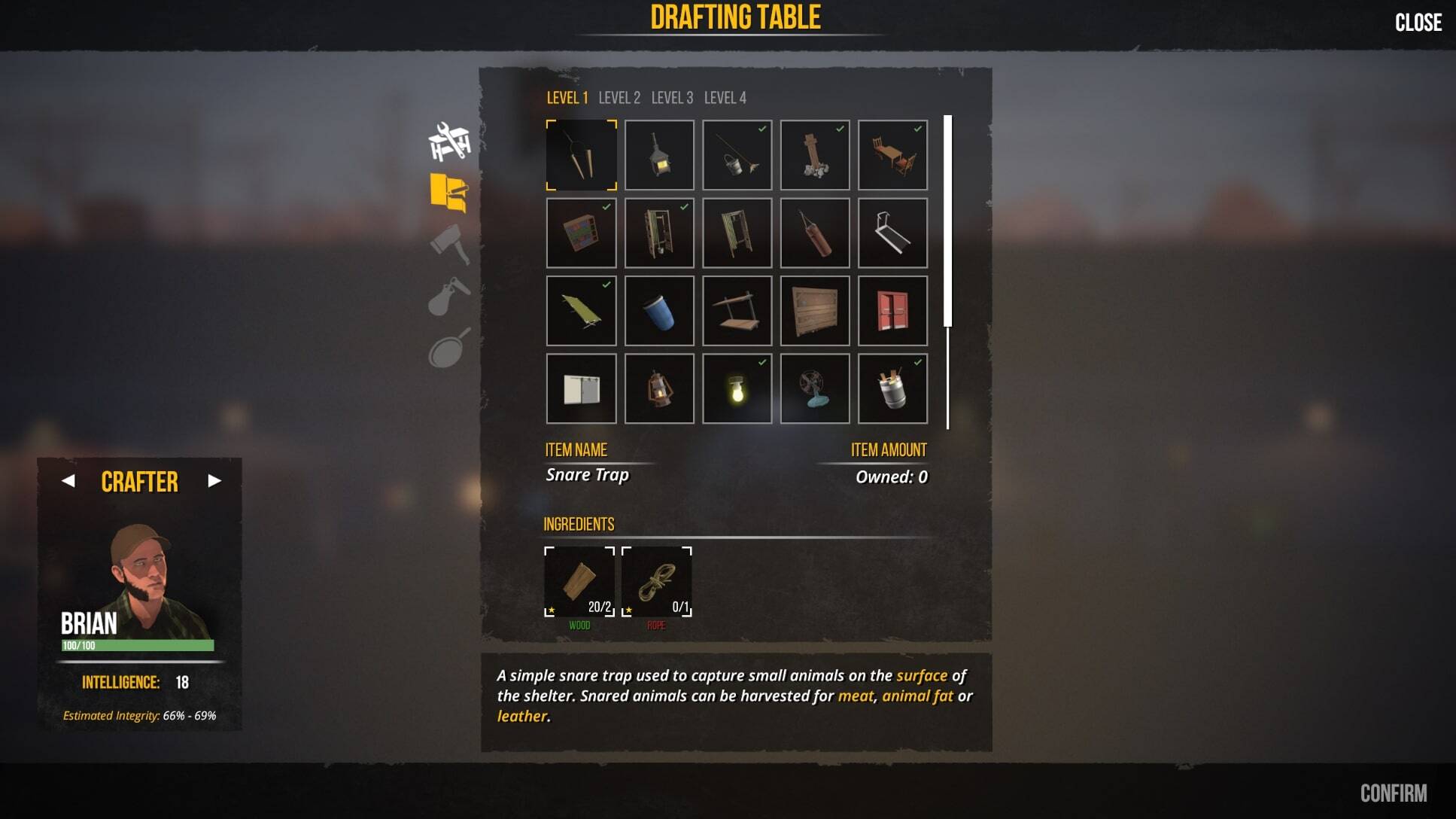
Task: Open the axe tools crafting category
Action: coord(449,244)
